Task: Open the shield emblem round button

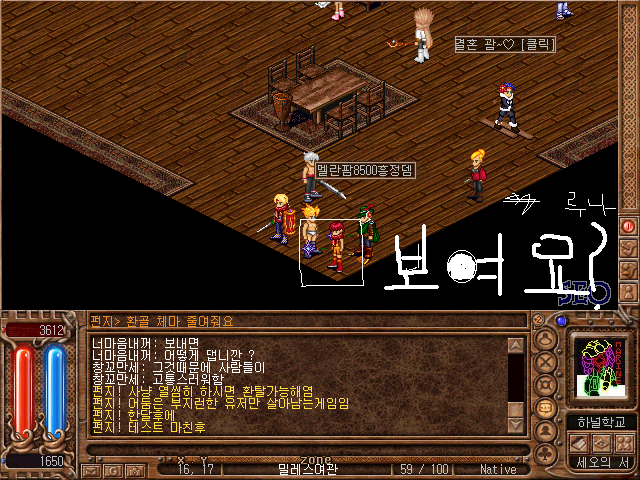Action: point(546,385)
